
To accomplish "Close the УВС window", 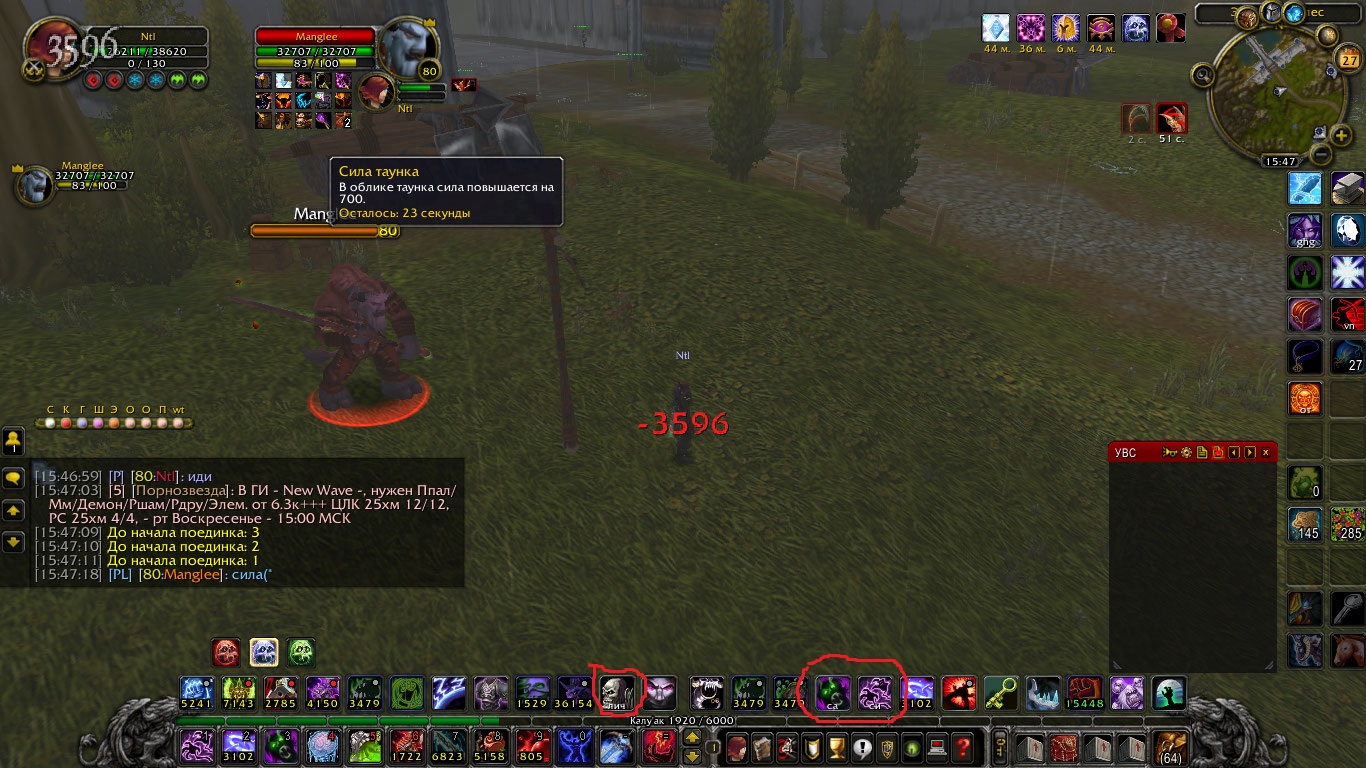I will point(1266,453).
